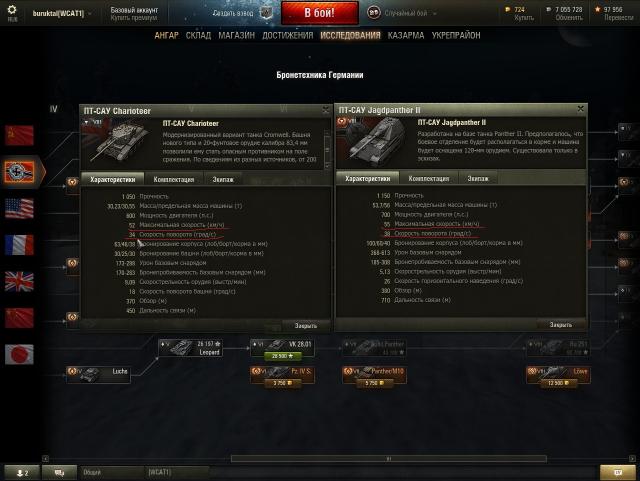Viewport: 640px width, 481px height.
Task: Open the Экипаж tab in Jagdpanther II window
Action: click(478, 178)
